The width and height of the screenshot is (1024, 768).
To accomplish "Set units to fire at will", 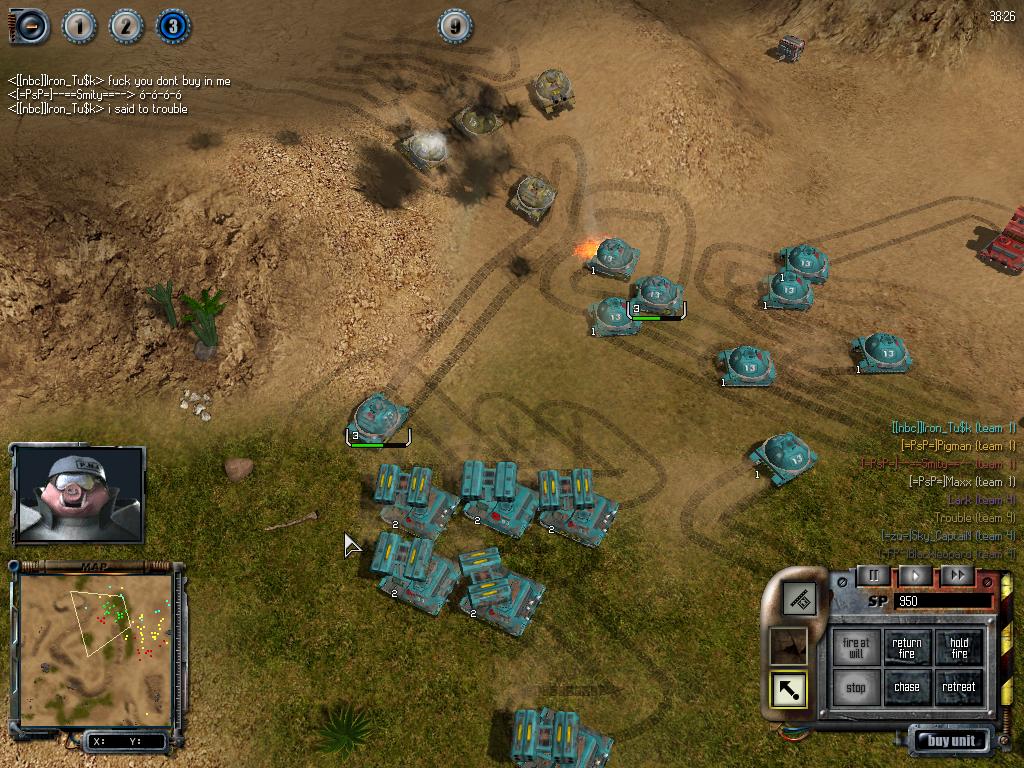I will coord(856,648).
